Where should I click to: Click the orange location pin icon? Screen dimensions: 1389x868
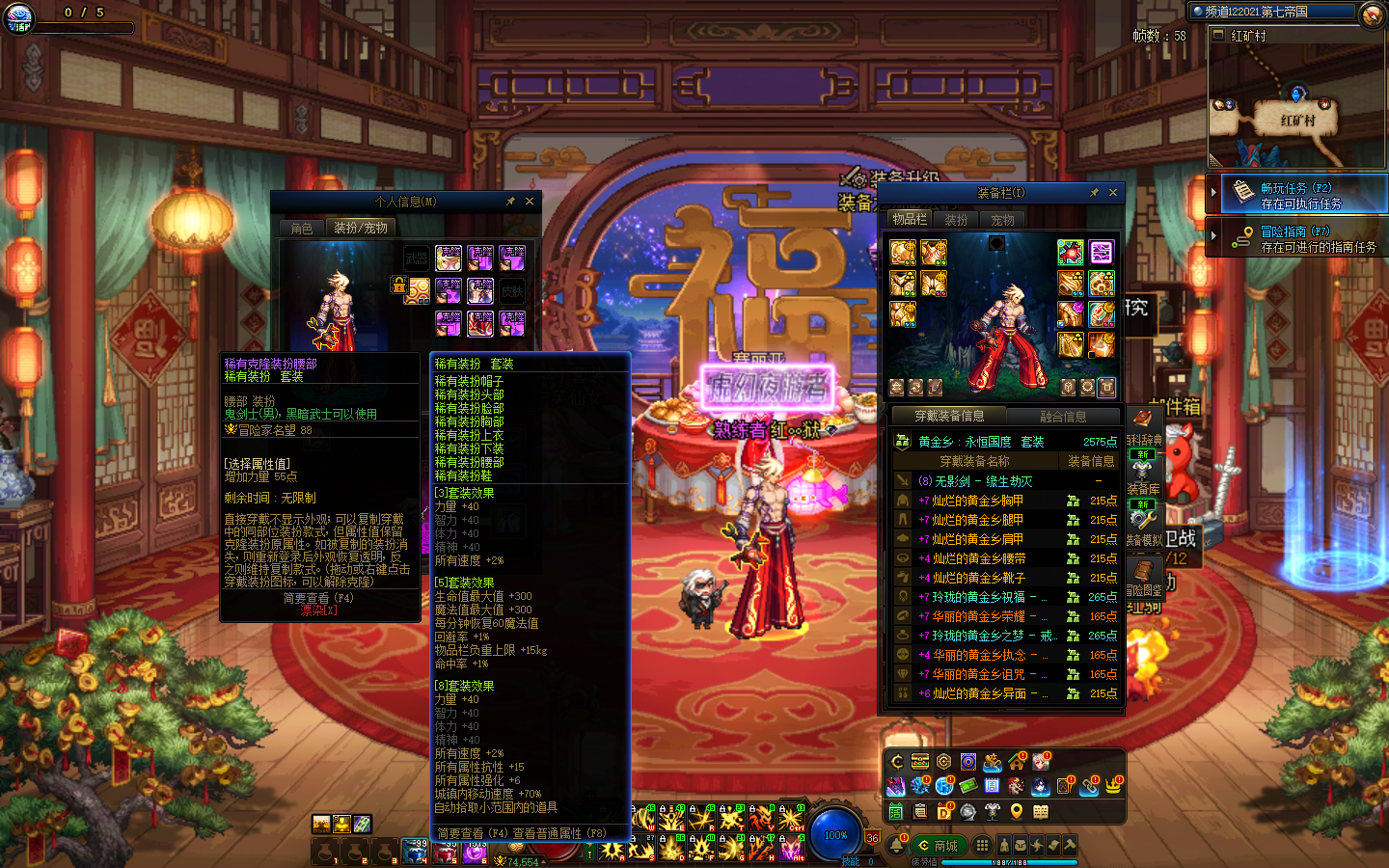click(x=1016, y=811)
